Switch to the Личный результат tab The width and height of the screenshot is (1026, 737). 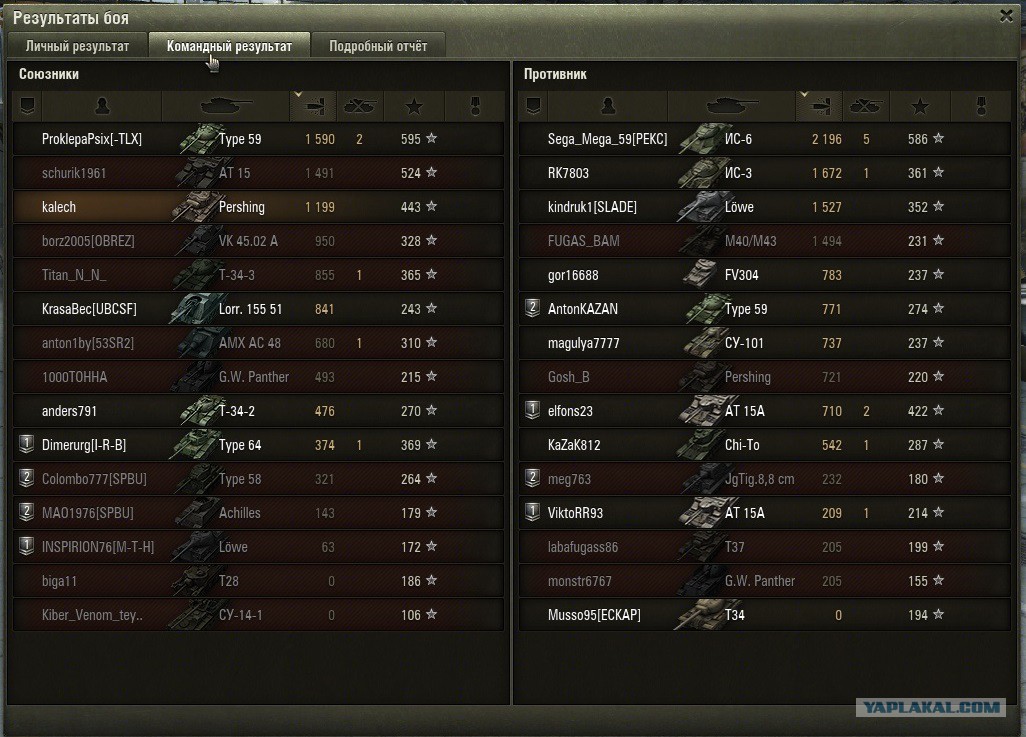[x=77, y=46]
